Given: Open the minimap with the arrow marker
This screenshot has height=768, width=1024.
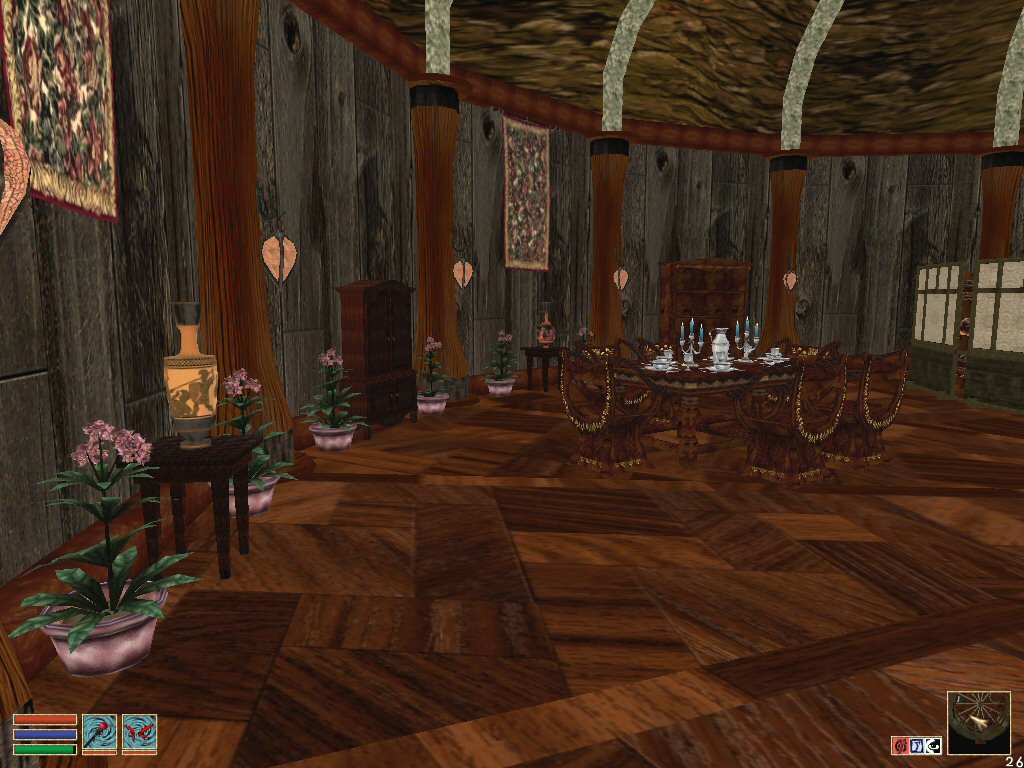Looking at the screenshot, I should pos(978,722).
